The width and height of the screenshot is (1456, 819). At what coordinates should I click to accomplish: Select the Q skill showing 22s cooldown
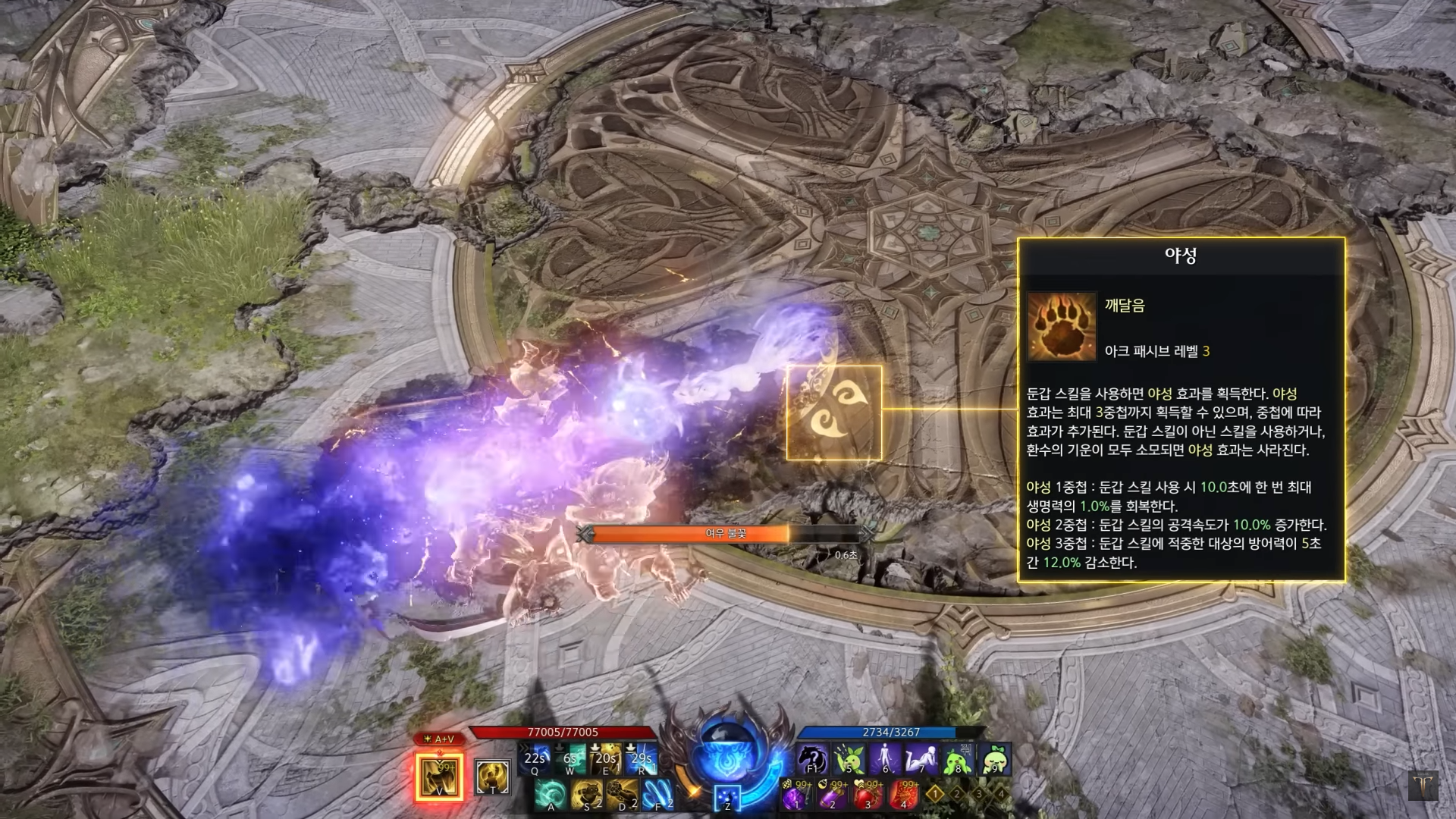click(535, 759)
